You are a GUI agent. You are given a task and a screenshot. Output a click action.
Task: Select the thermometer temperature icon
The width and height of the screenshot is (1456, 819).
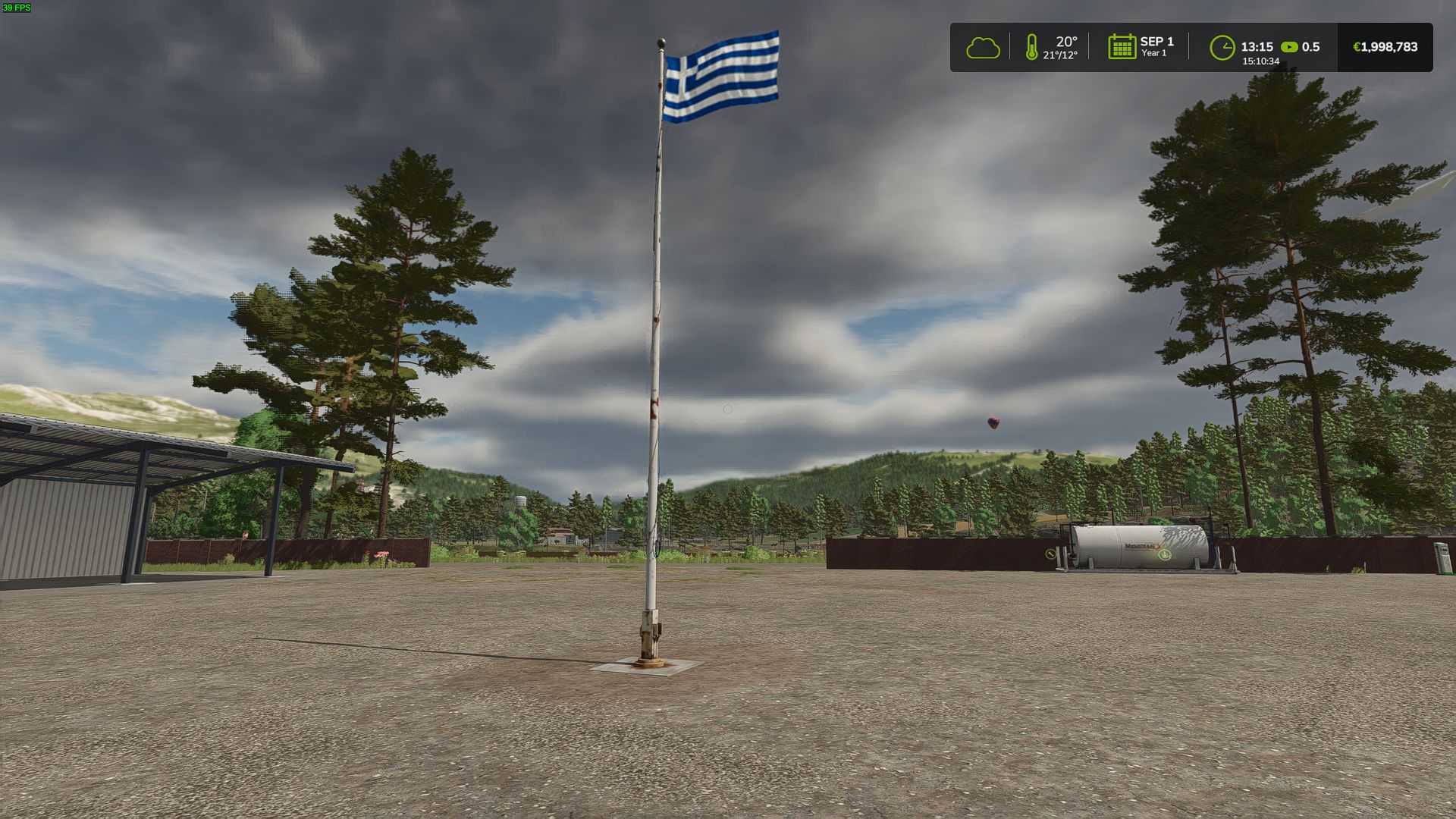pyautogui.click(x=1031, y=47)
